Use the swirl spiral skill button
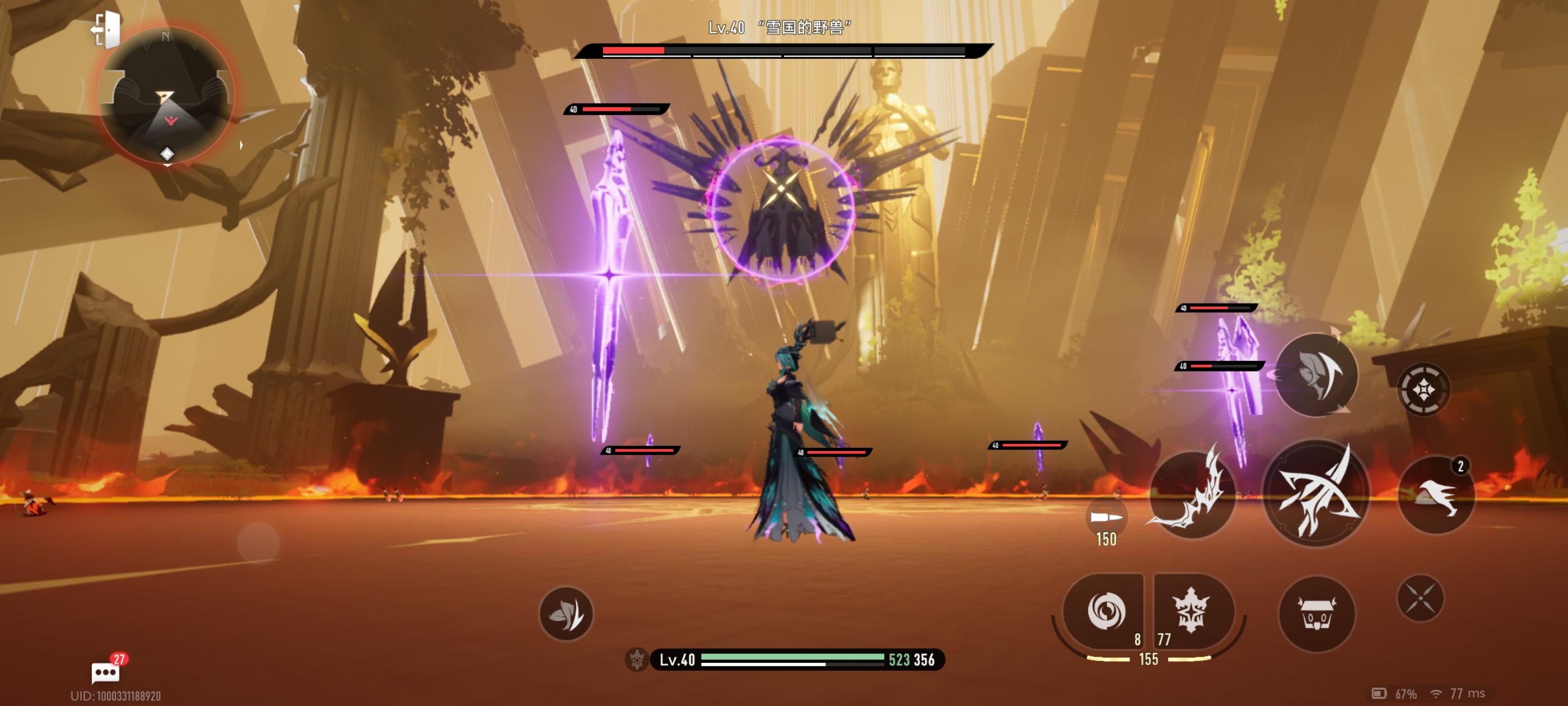 (1105, 611)
